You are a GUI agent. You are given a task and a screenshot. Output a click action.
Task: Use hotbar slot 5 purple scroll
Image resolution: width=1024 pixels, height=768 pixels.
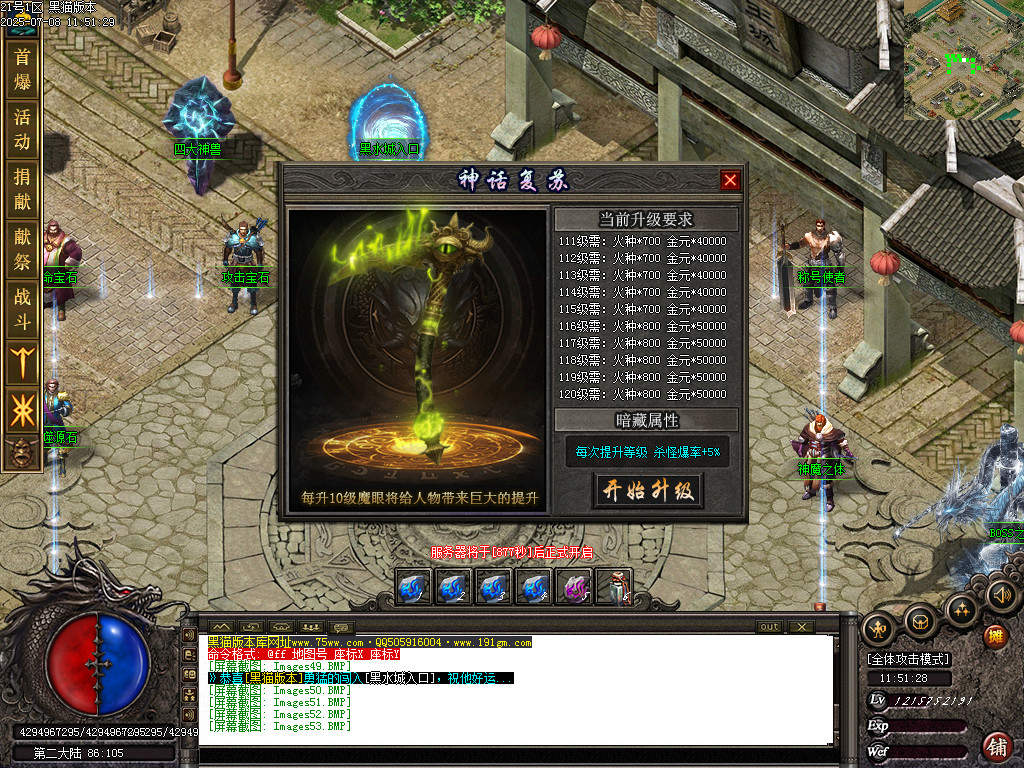pos(574,587)
